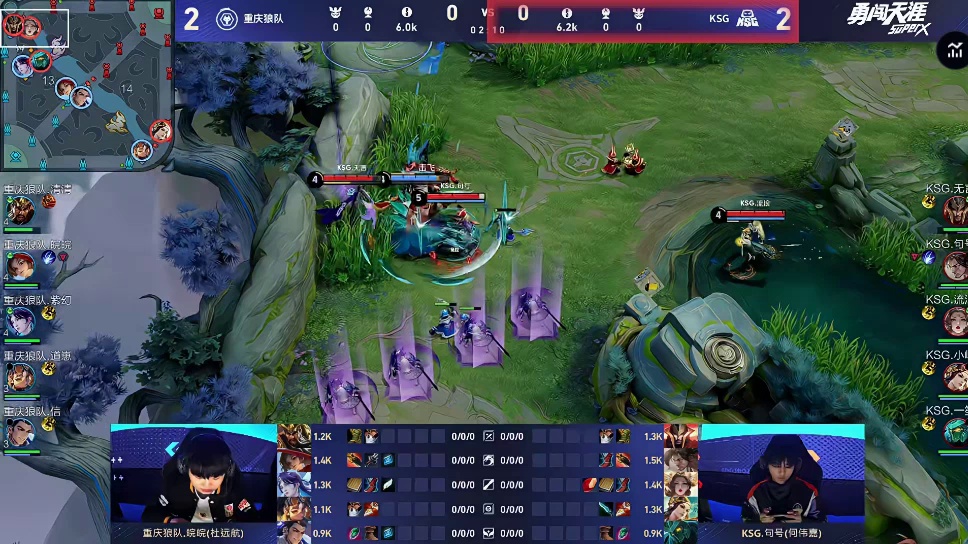Select top KSG.无言 hero portrait
The height and width of the screenshot is (544, 968).
coord(953,209)
